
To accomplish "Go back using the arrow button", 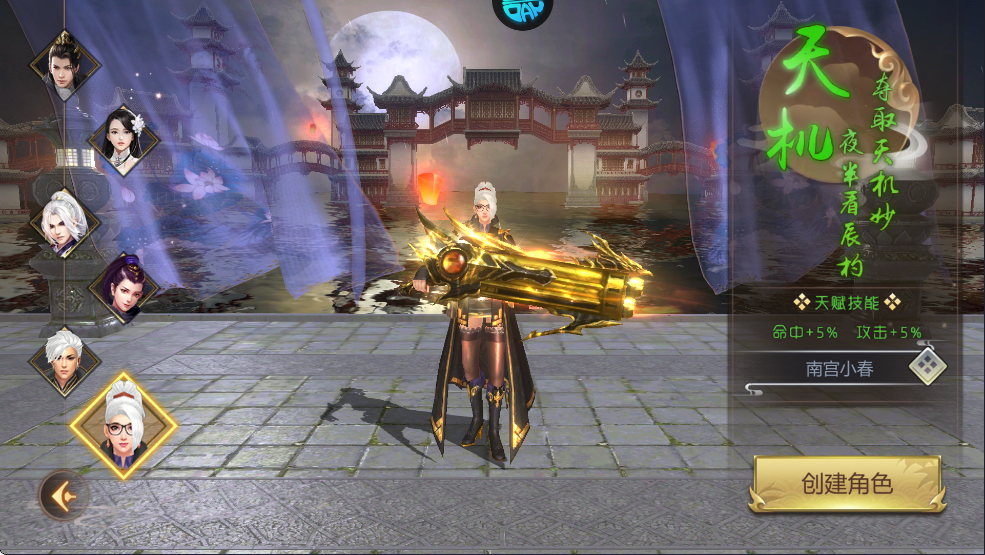I will [63, 494].
